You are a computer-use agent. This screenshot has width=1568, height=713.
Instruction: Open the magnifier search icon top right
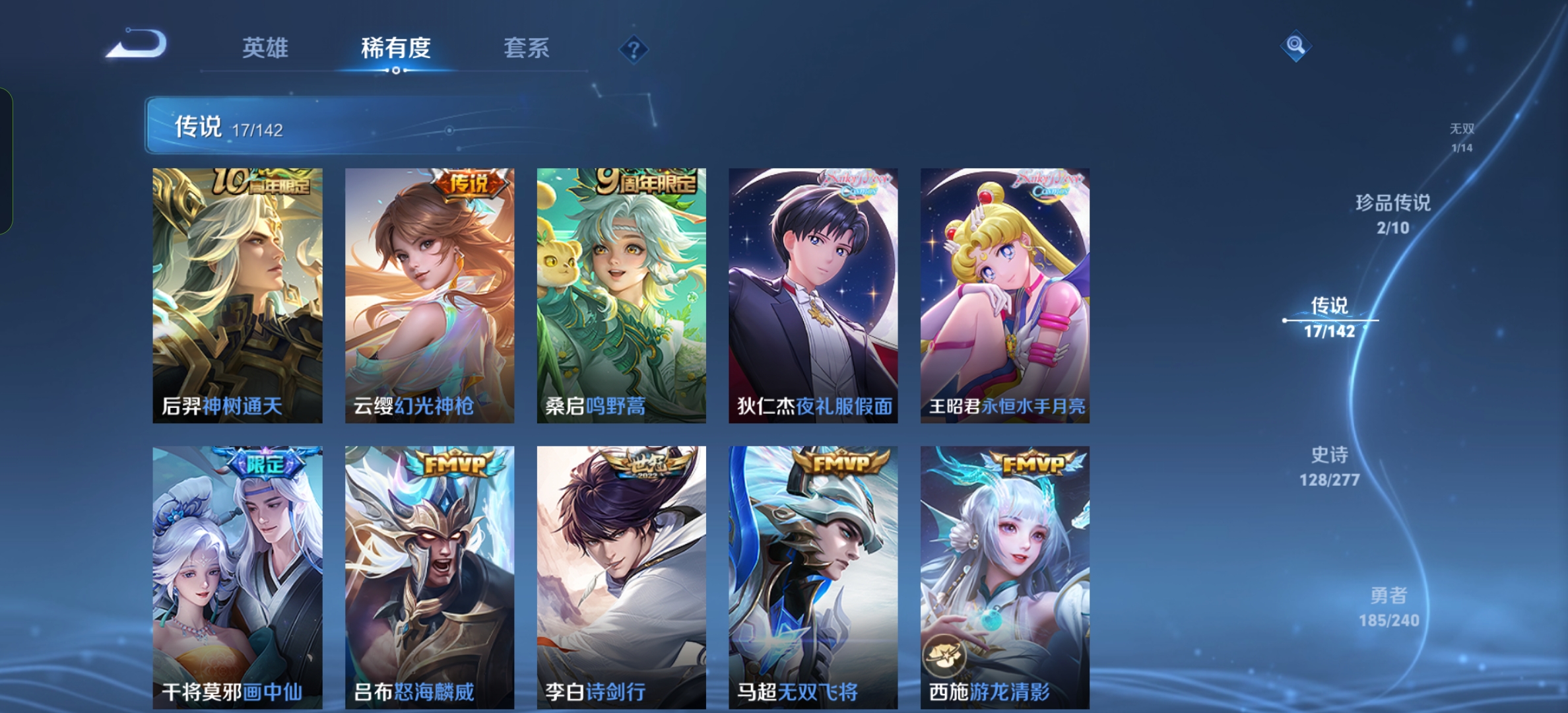click(1296, 46)
